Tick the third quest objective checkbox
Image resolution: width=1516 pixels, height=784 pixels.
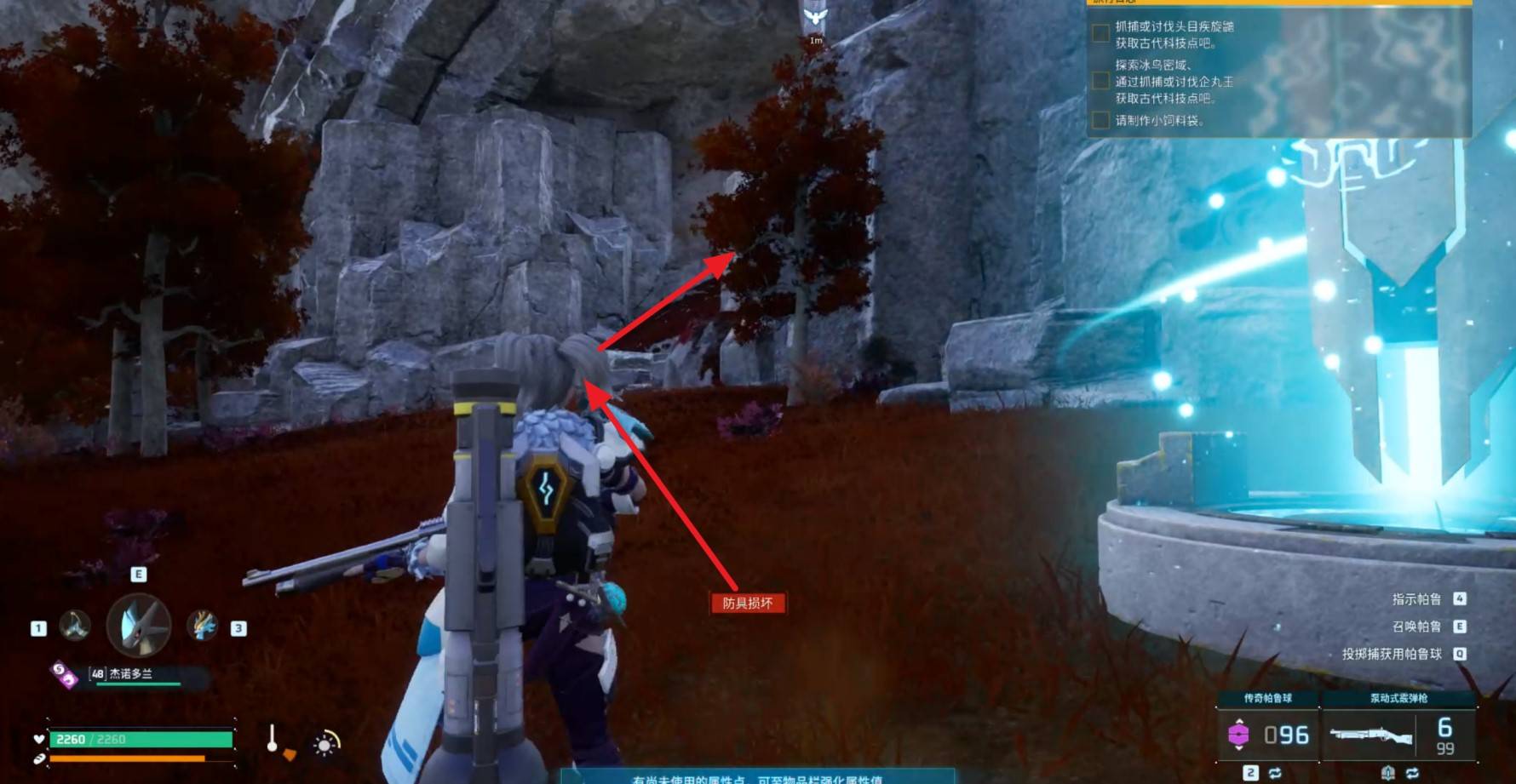coord(1100,120)
